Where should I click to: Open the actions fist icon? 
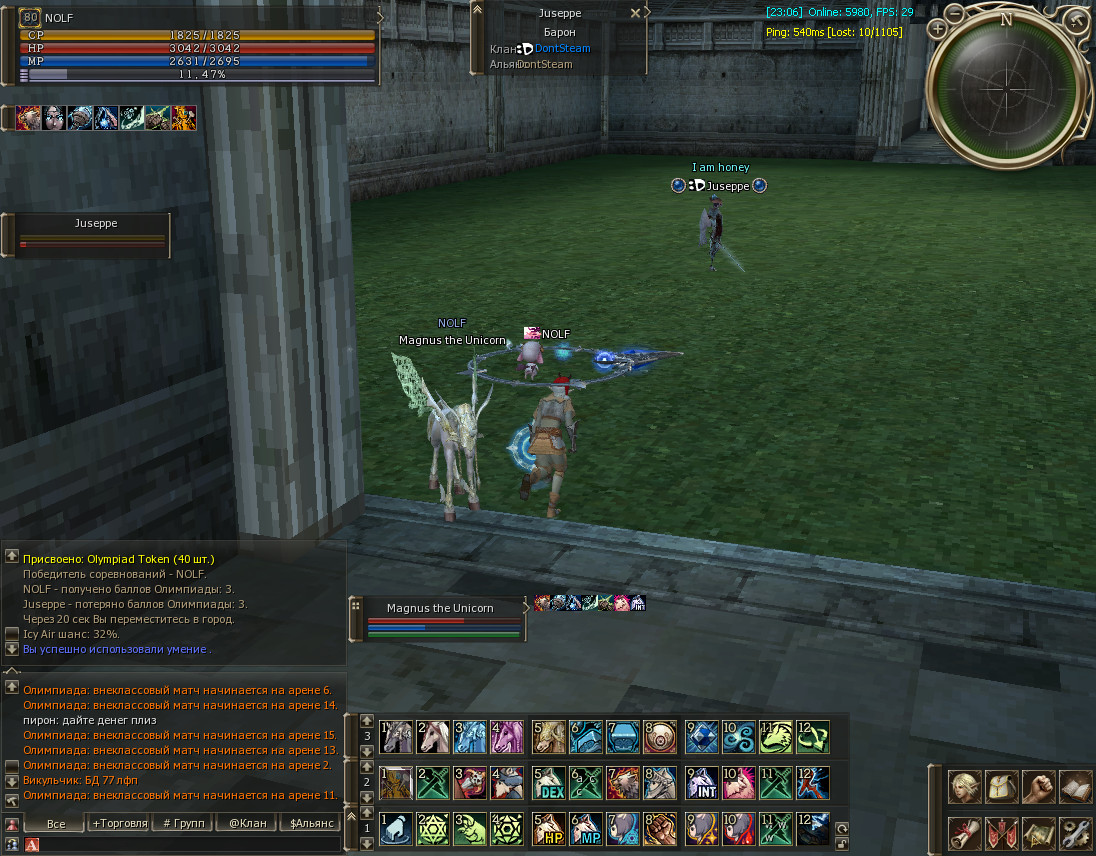coord(1039,787)
